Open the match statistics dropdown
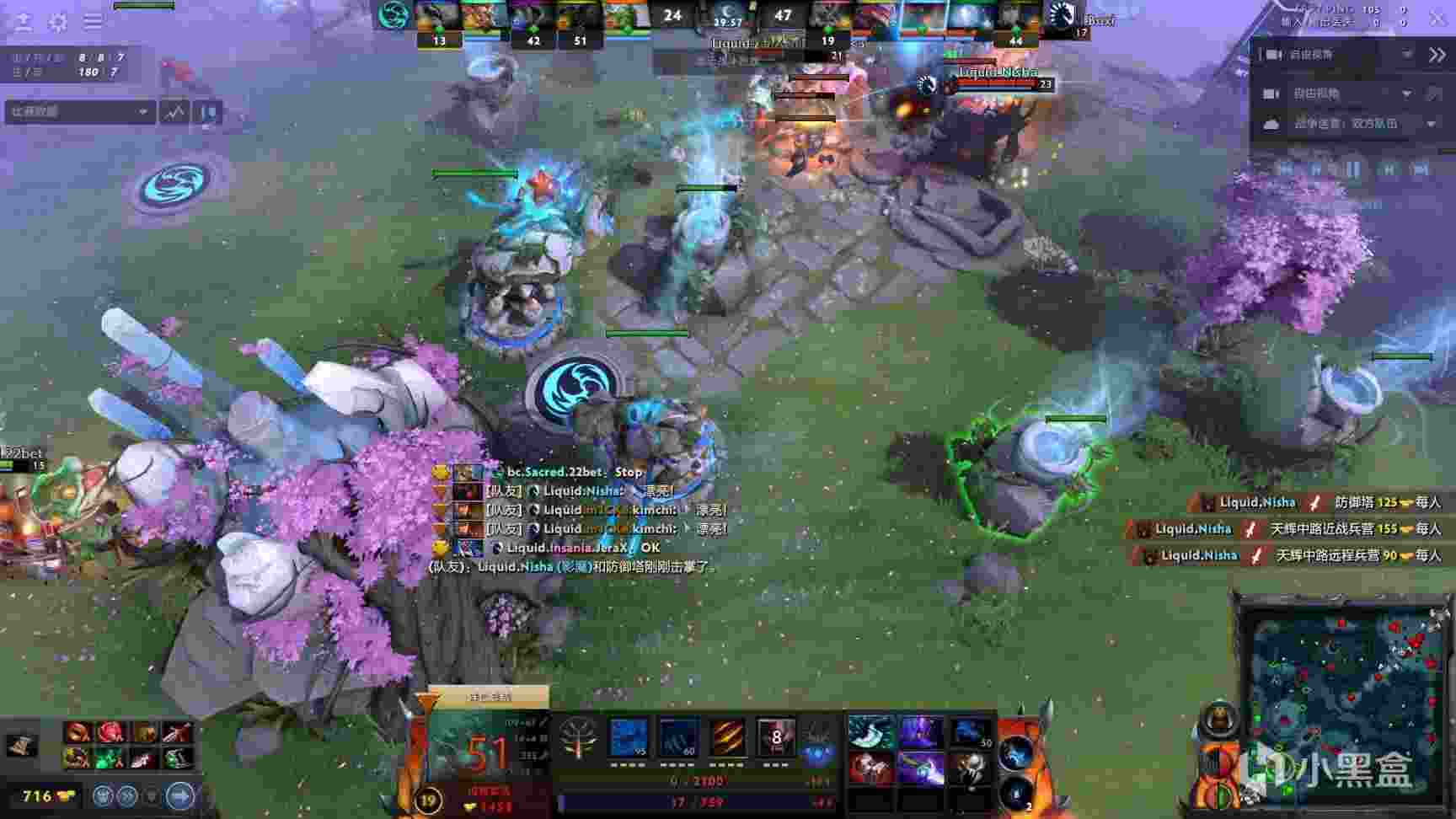Viewport: 1456px width, 819px height. click(79, 111)
